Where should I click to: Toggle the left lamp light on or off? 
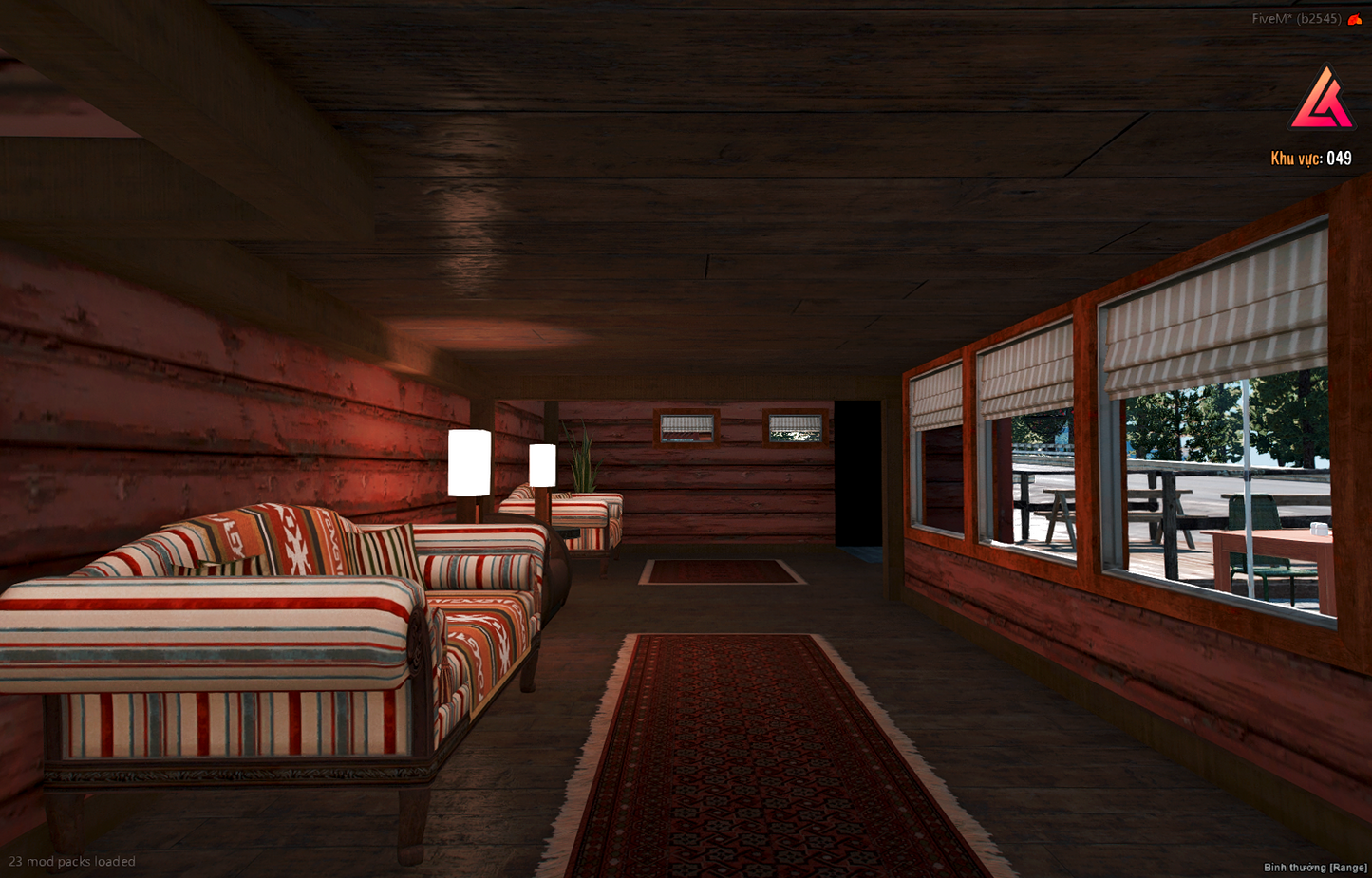click(469, 463)
